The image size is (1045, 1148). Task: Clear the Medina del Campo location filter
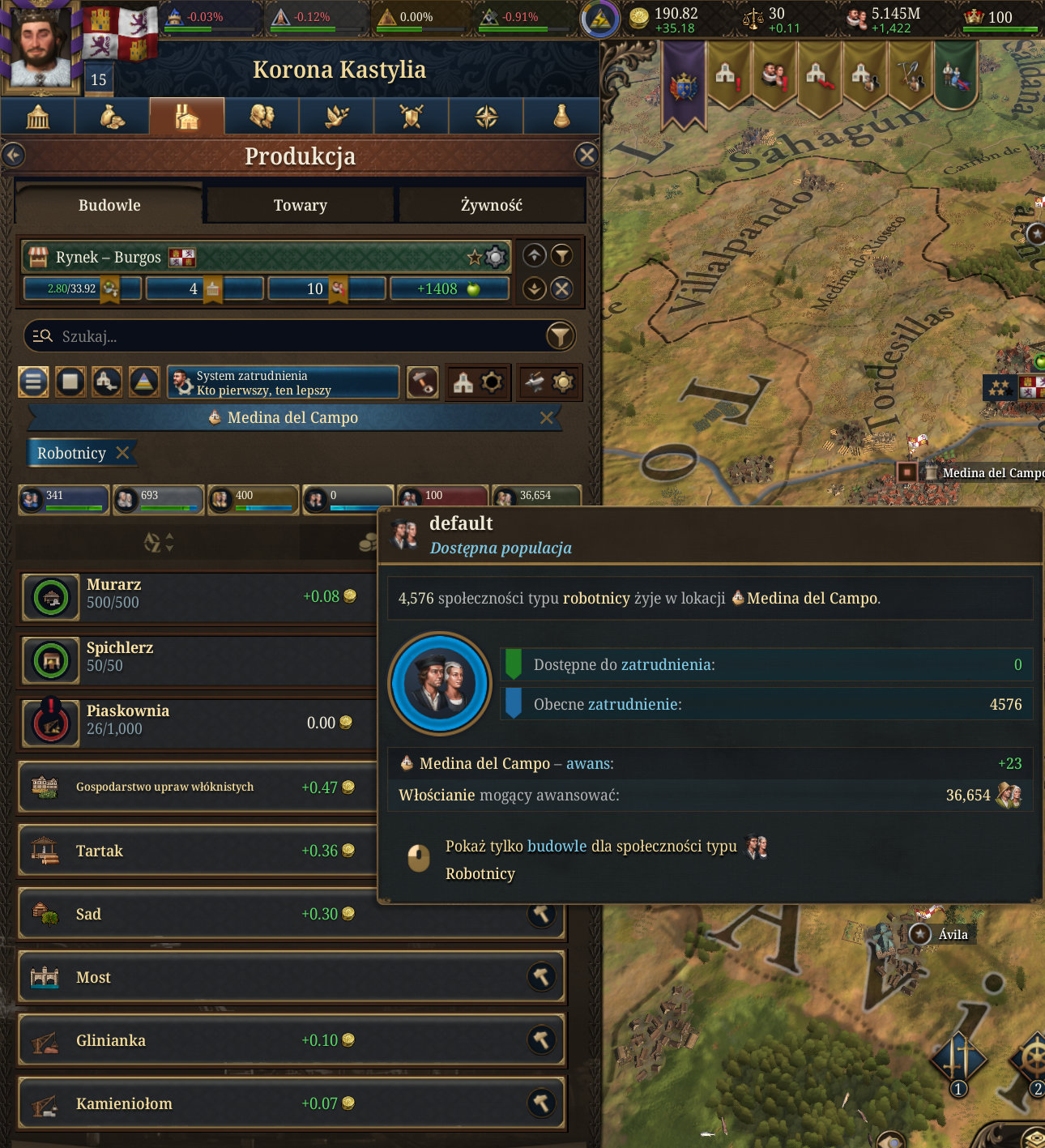click(x=547, y=418)
